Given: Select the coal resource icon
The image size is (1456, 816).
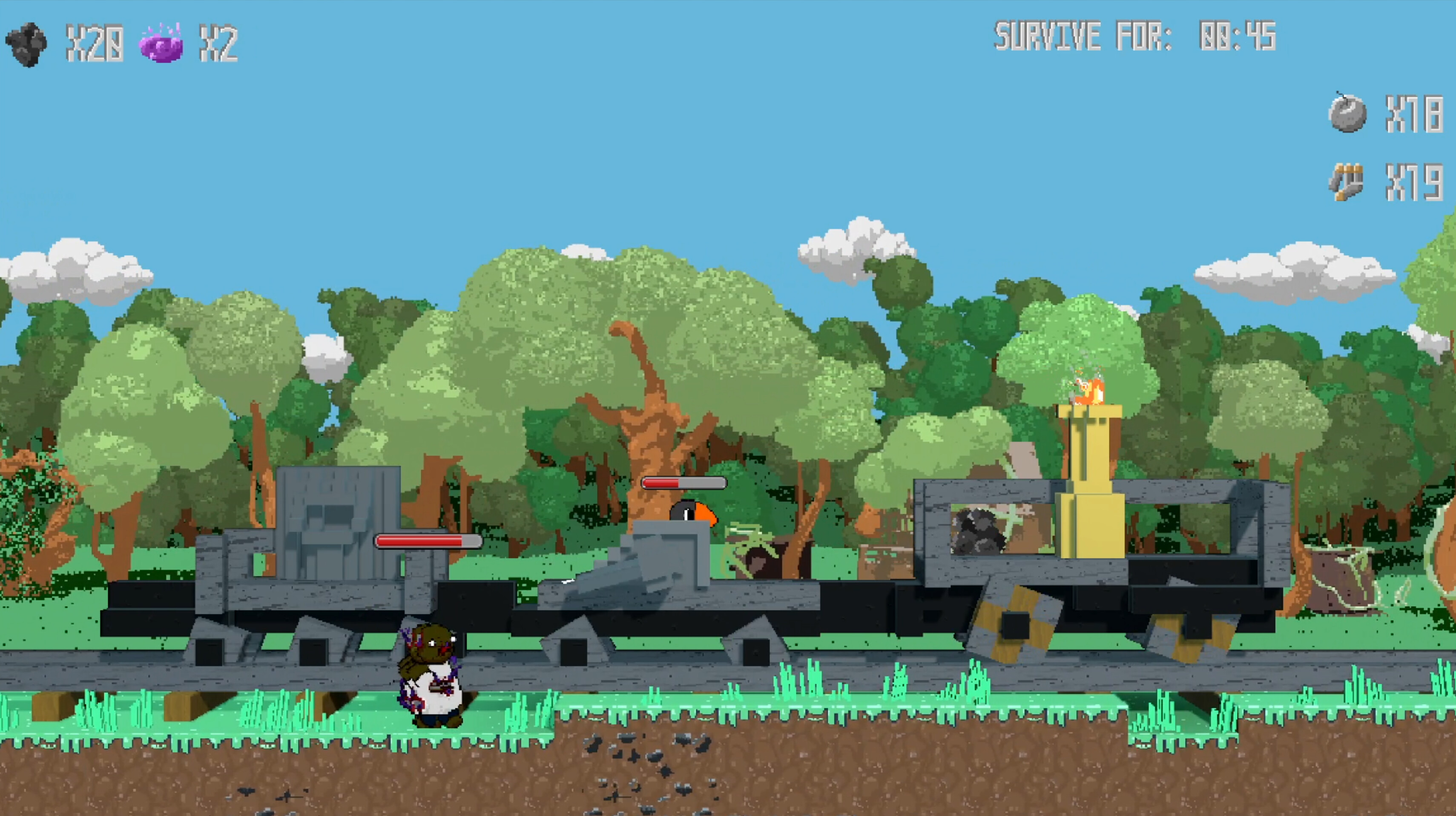Looking at the screenshot, I should tap(26, 43).
